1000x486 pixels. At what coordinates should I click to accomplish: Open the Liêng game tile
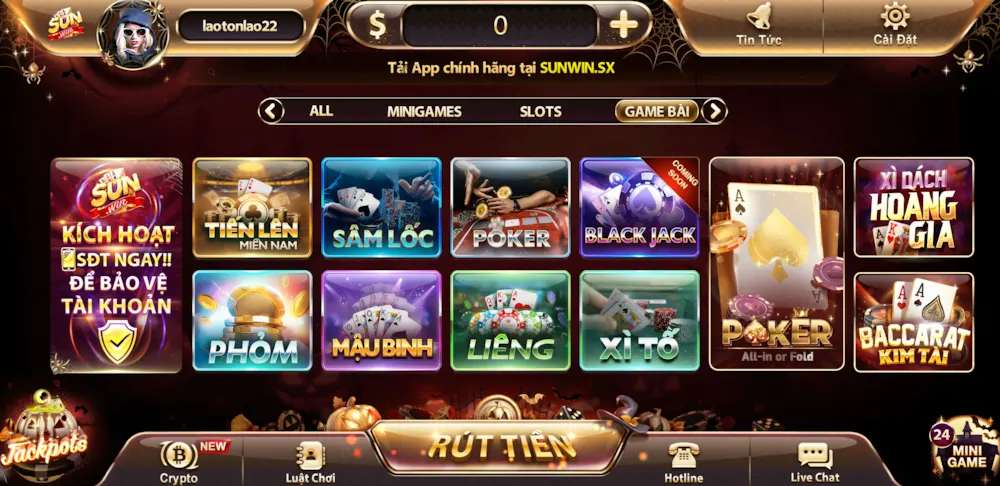pyautogui.click(x=510, y=320)
